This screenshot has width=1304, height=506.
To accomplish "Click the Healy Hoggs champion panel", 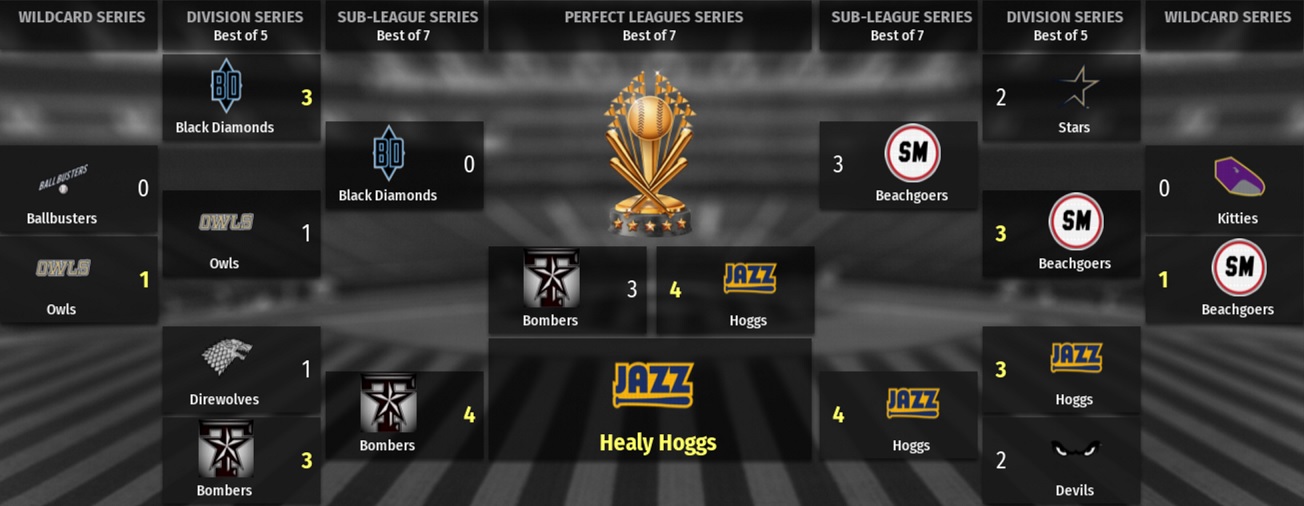I will point(650,400).
